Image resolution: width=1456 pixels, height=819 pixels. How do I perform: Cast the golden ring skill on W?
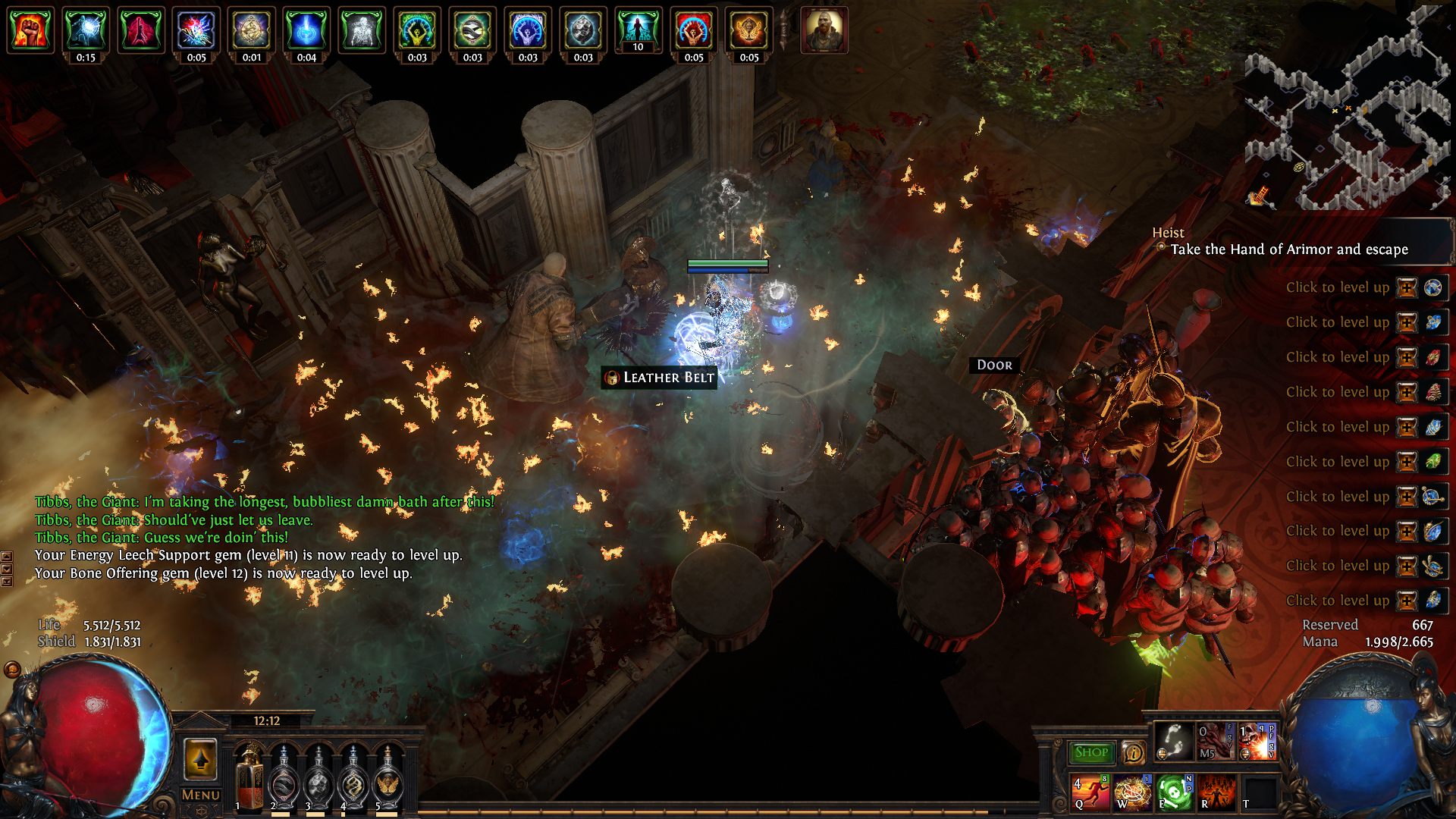coord(1131,792)
